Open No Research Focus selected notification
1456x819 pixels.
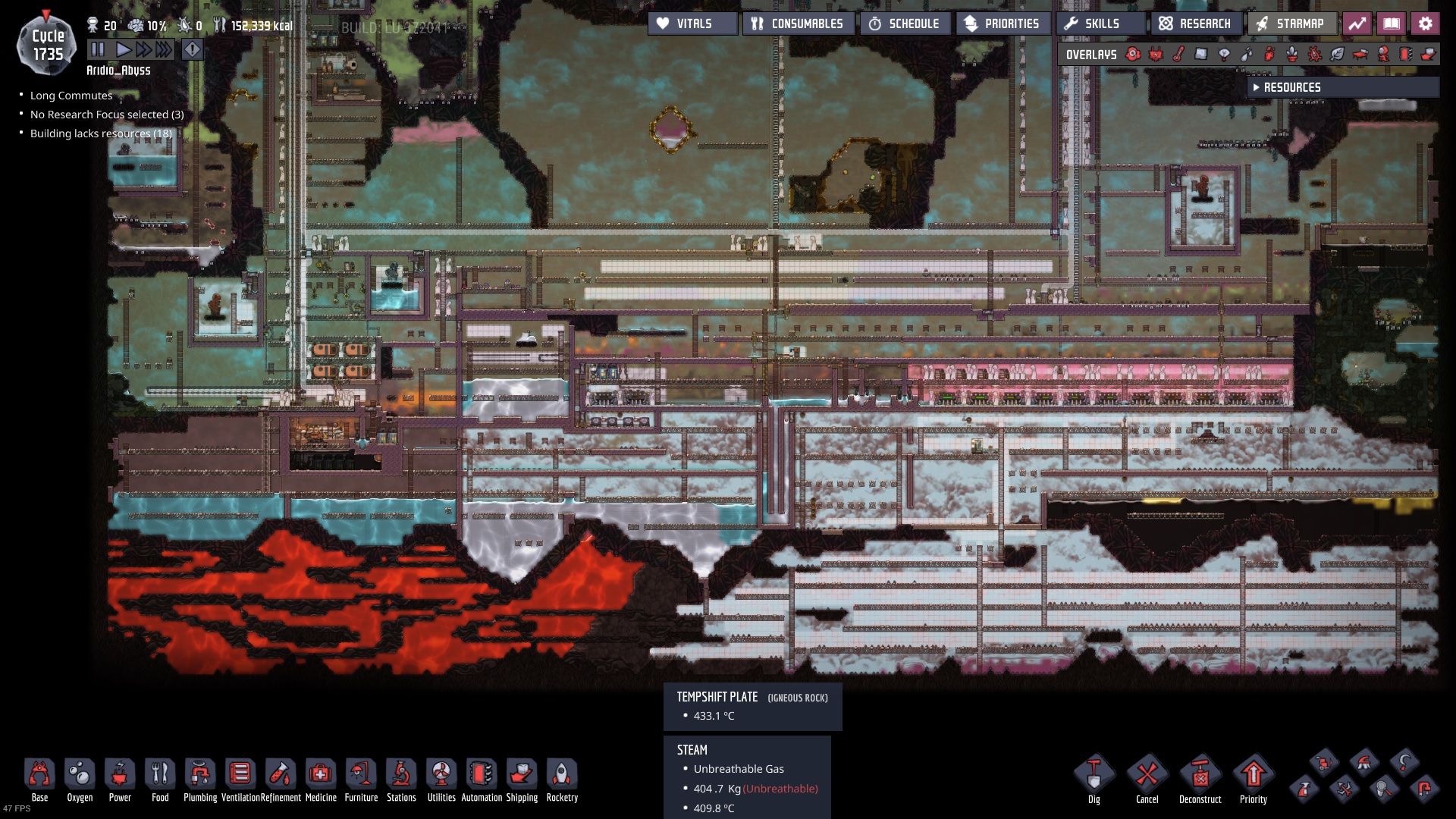[x=107, y=114]
